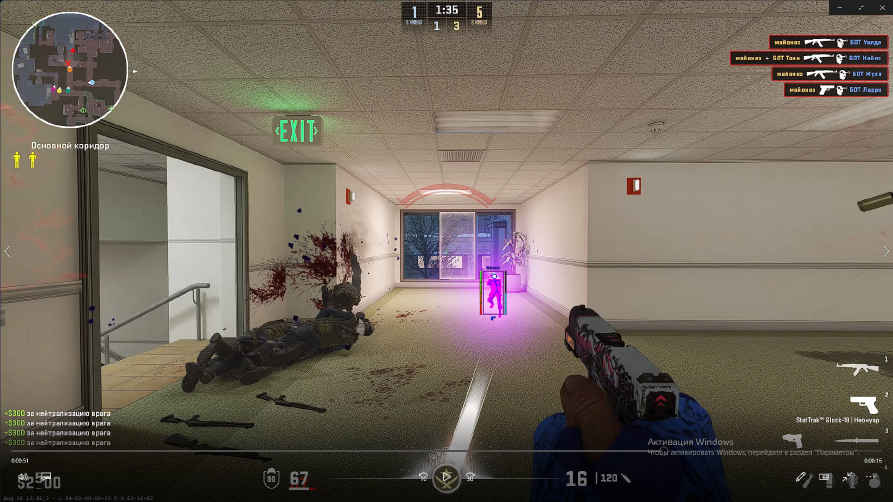Click the circular radar minimap

coord(69,69)
